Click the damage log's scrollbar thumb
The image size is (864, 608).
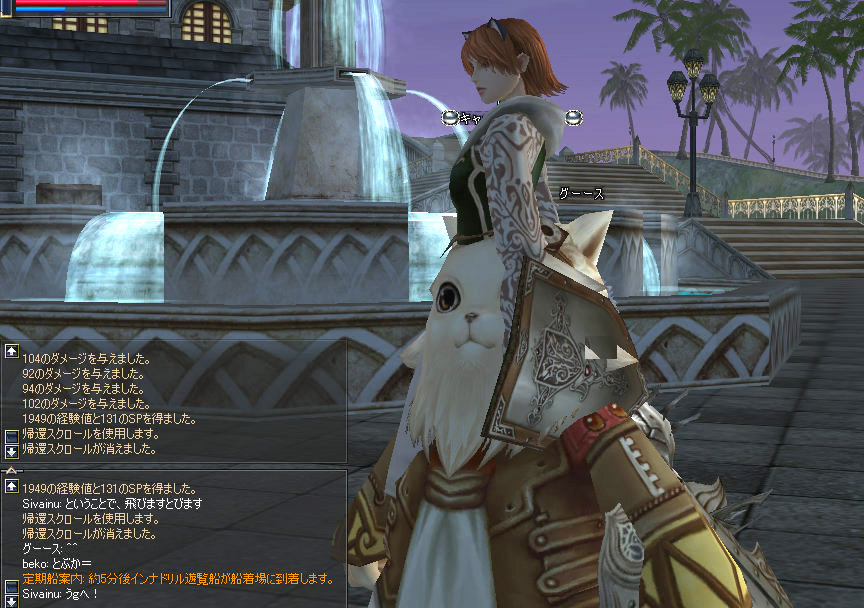tap(11, 436)
